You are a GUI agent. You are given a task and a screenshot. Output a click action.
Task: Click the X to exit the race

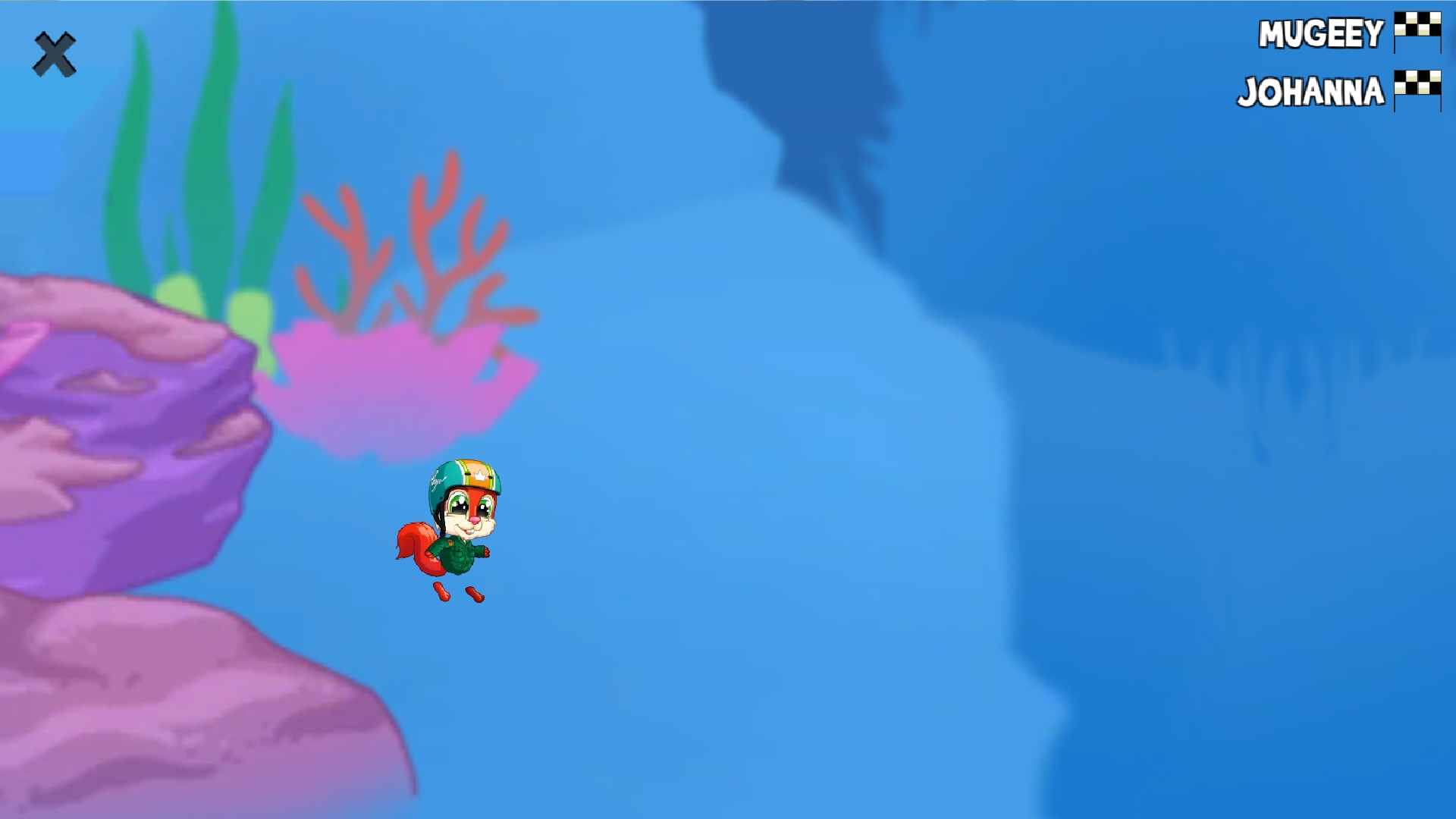coord(55,53)
